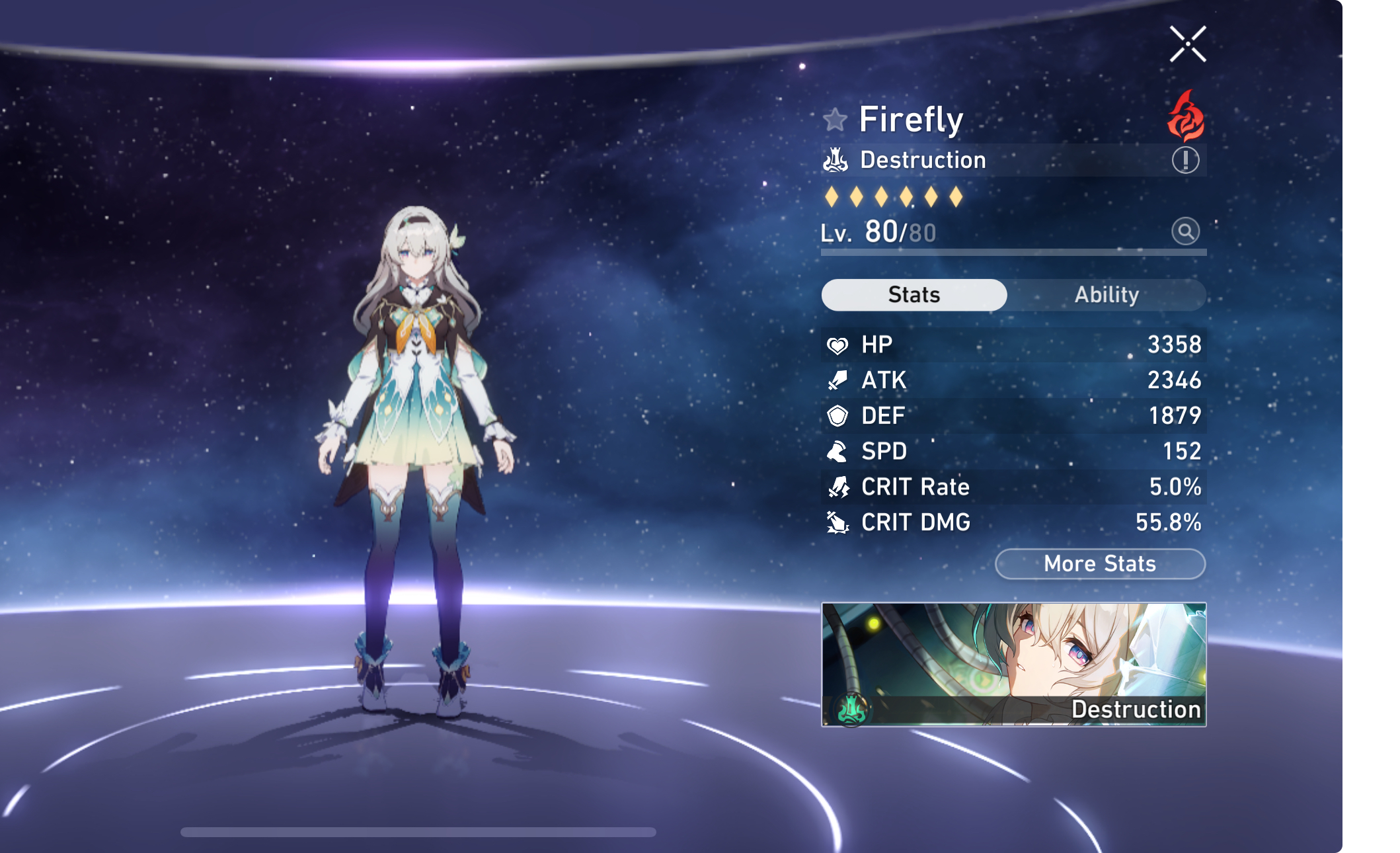Screen dimensions: 1400x853
Task: Toggle the favorite star next to Firefly
Action: (x=836, y=120)
